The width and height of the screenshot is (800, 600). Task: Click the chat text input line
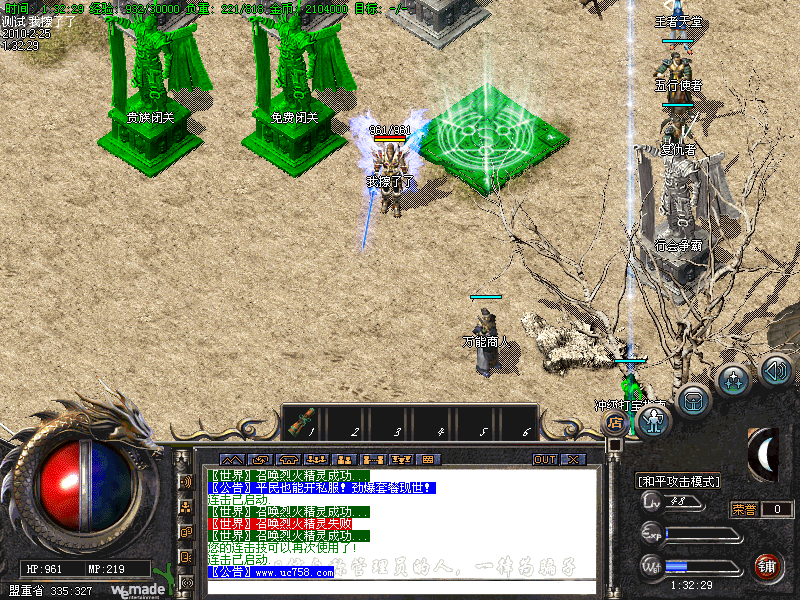pos(400,587)
